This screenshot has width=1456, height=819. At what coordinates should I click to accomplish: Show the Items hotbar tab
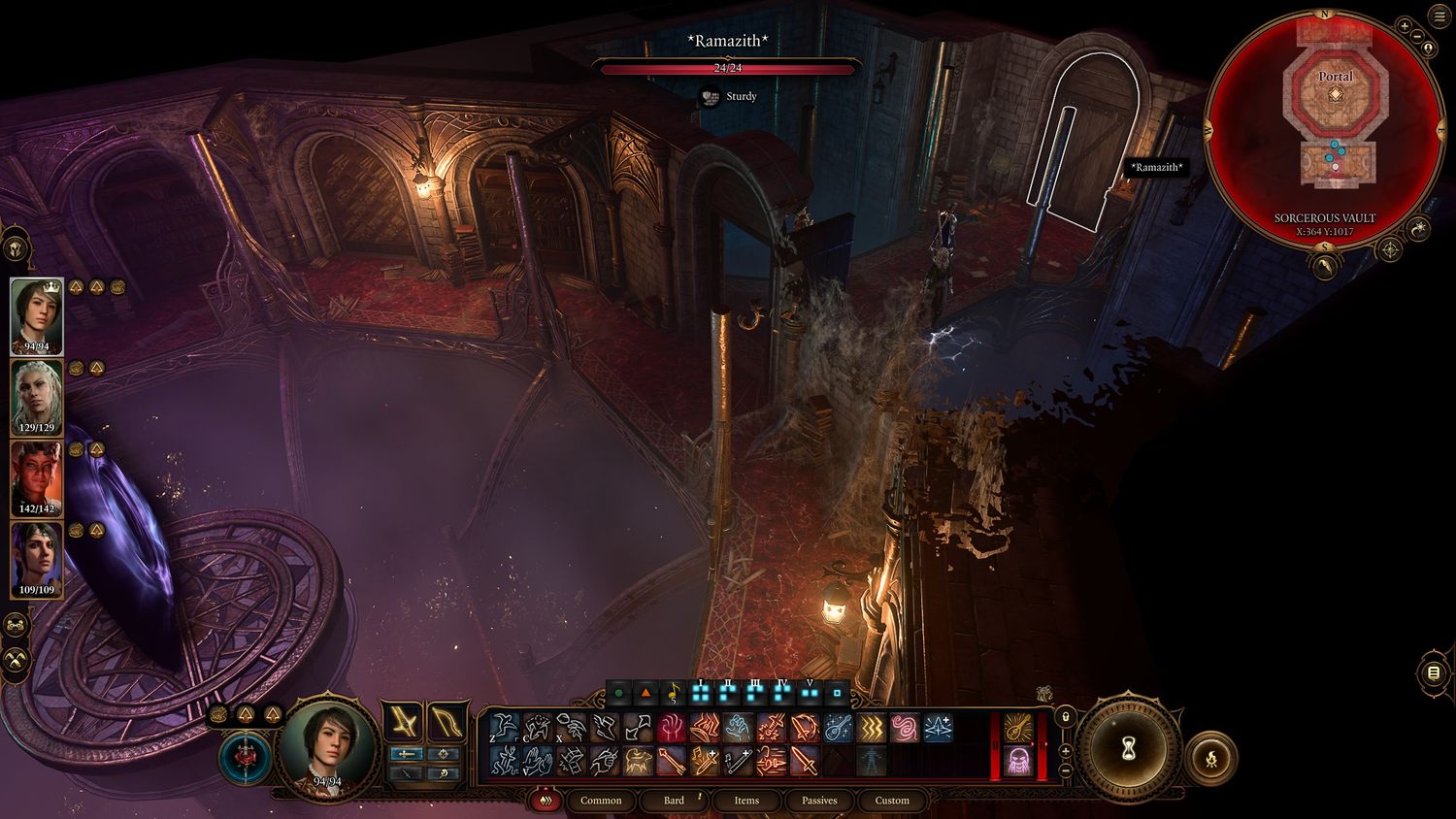tap(746, 801)
